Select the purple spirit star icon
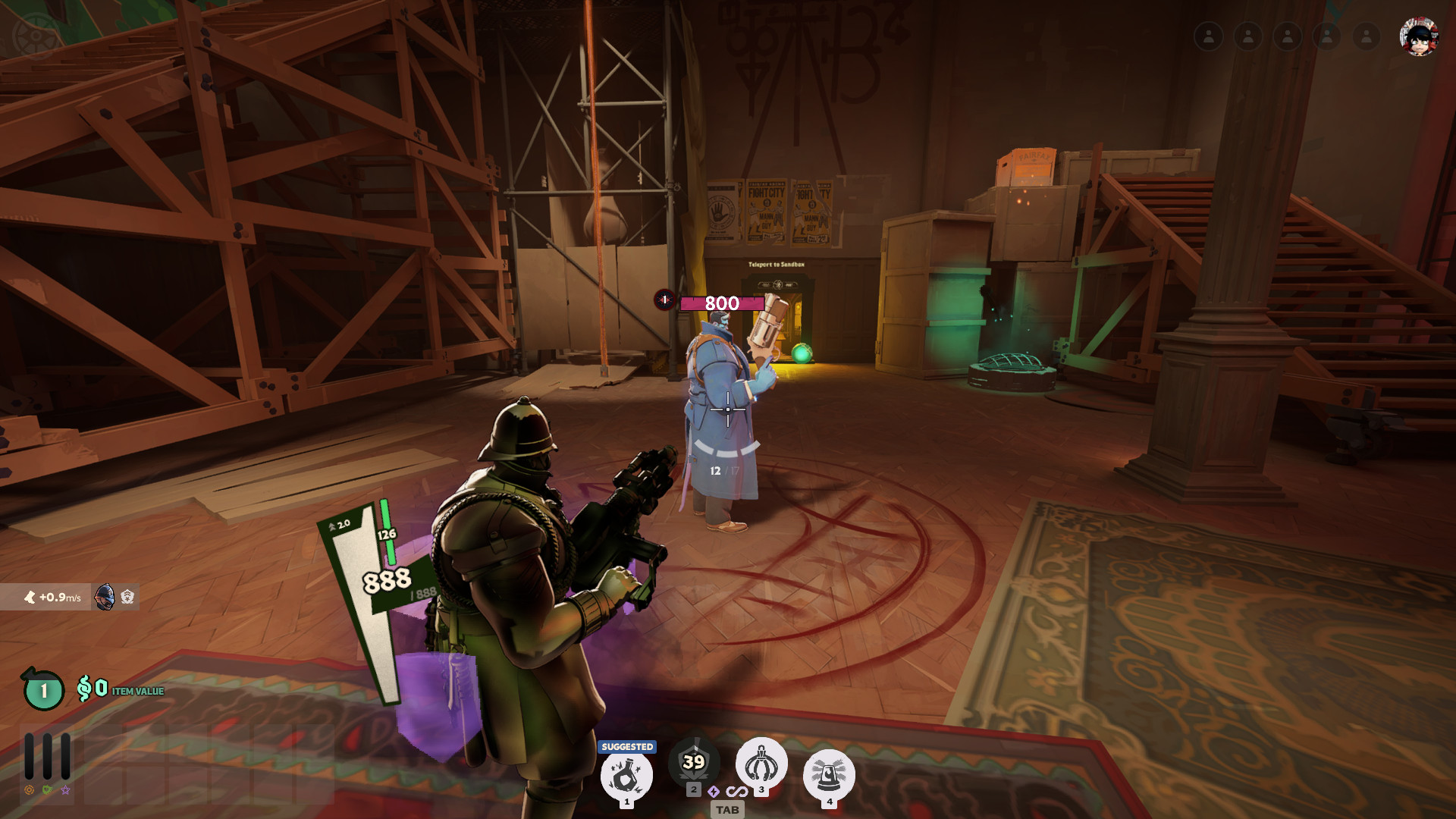The width and height of the screenshot is (1456, 819). 66,790
